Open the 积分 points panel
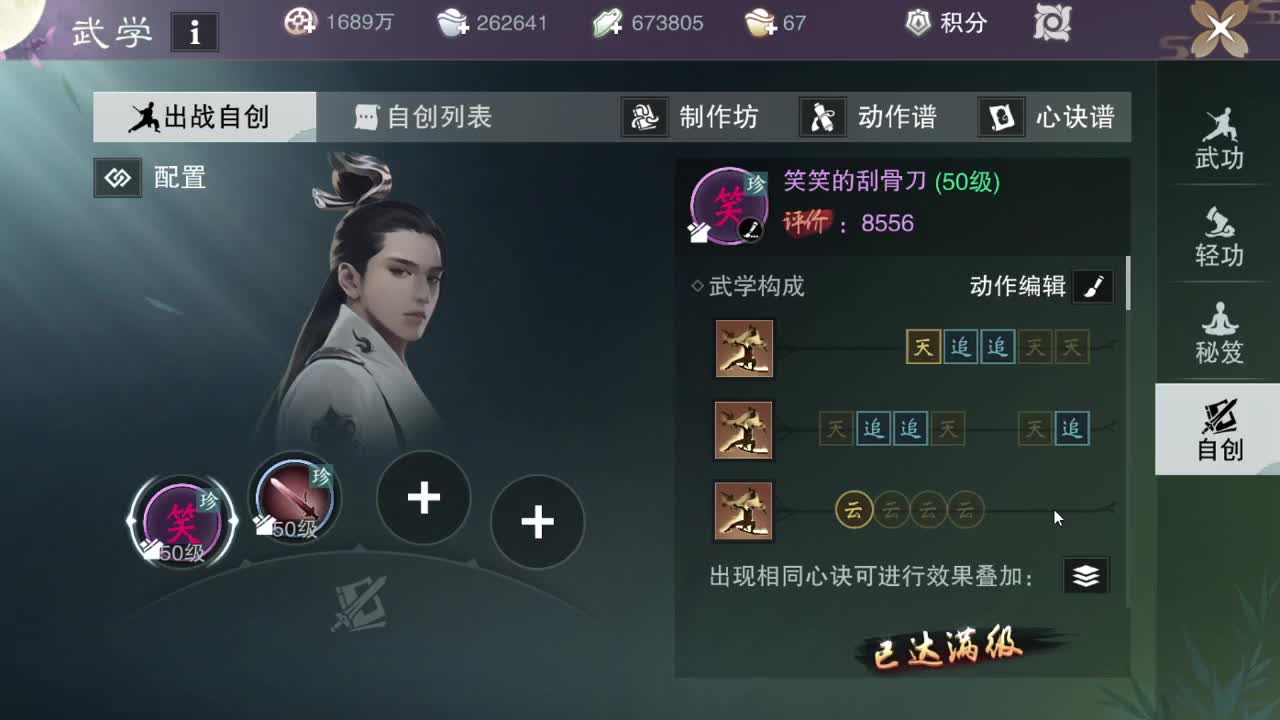This screenshot has width=1280, height=720. [943, 23]
